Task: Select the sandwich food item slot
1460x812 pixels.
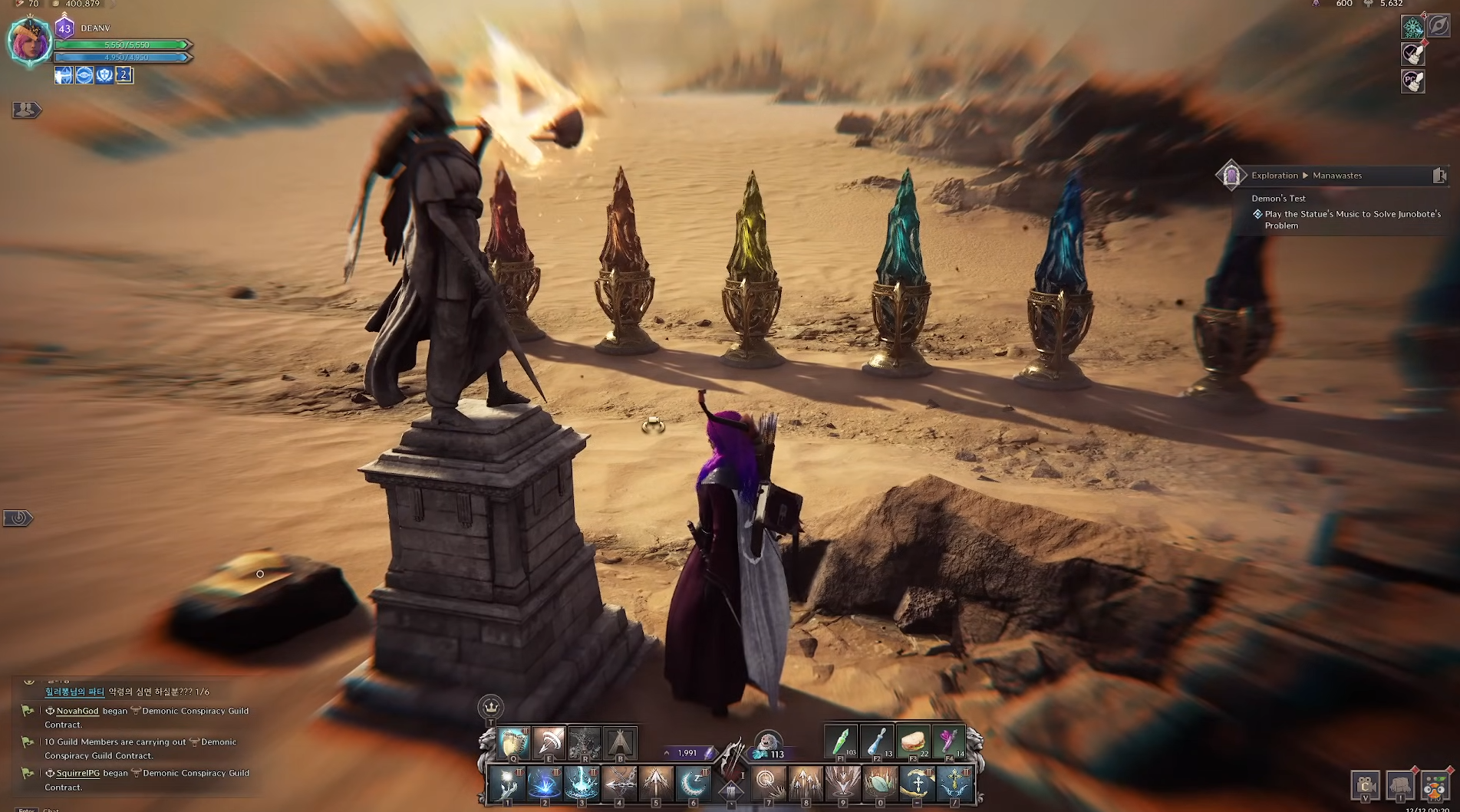Action: click(912, 741)
